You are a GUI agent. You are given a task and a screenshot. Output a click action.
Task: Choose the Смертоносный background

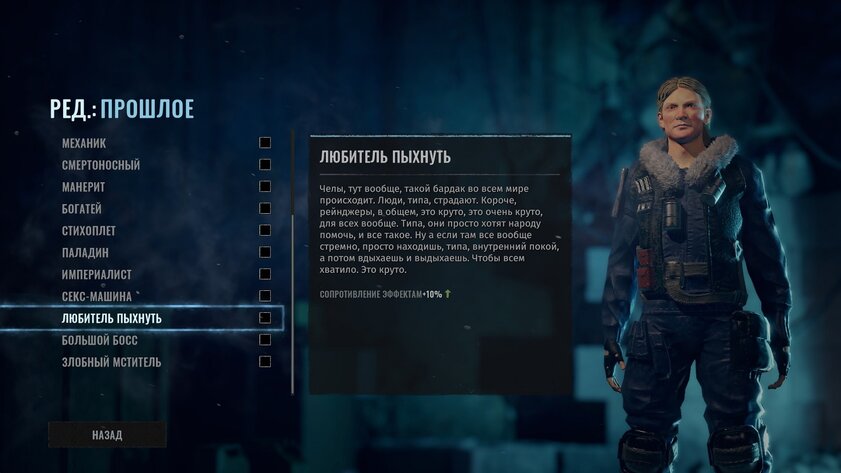coord(101,165)
